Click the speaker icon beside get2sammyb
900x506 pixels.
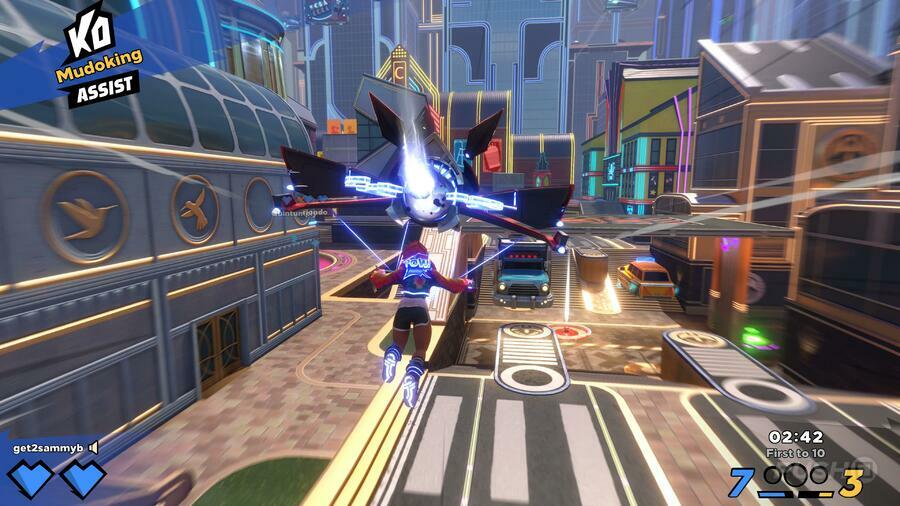tap(93, 448)
